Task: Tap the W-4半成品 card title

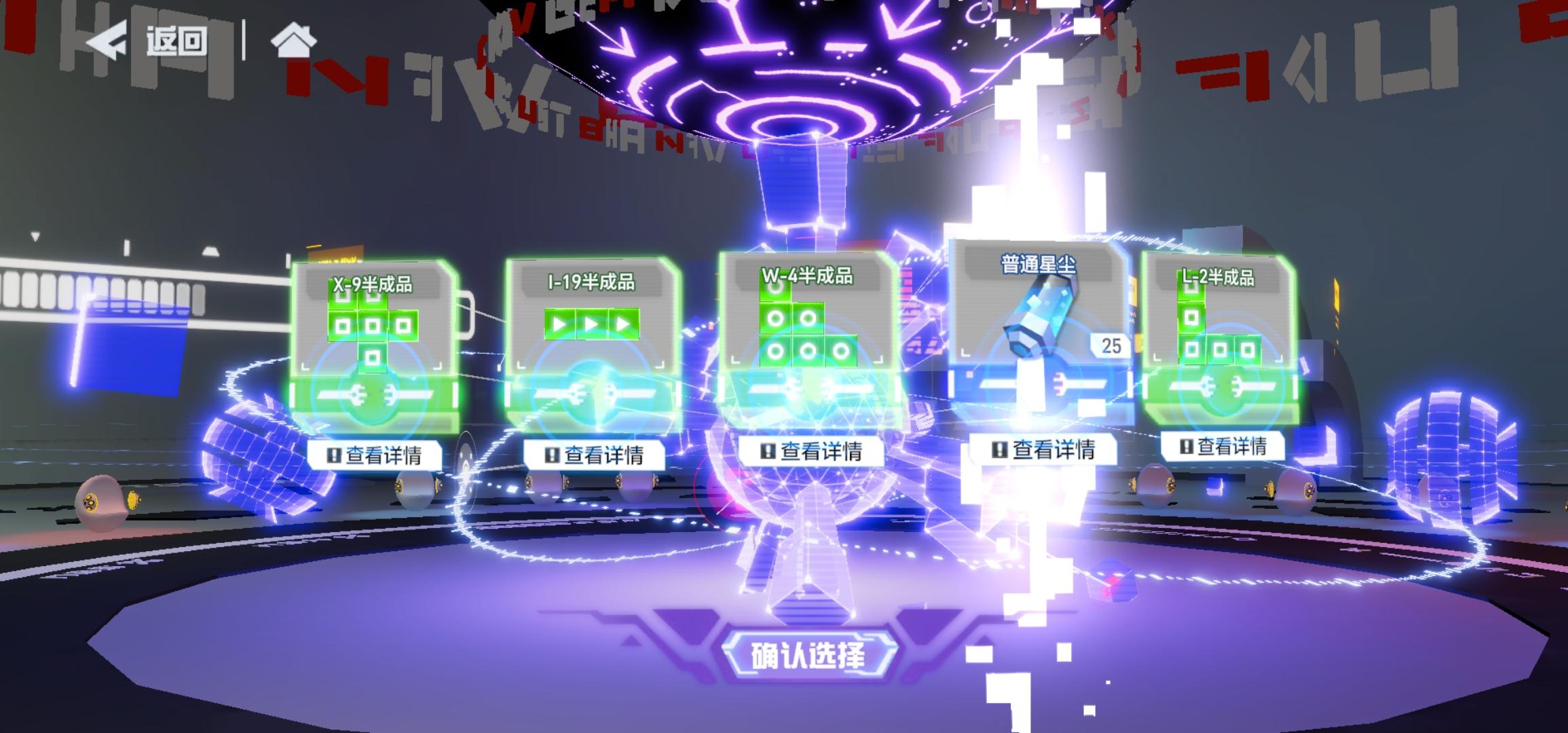Action: [808, 275]
